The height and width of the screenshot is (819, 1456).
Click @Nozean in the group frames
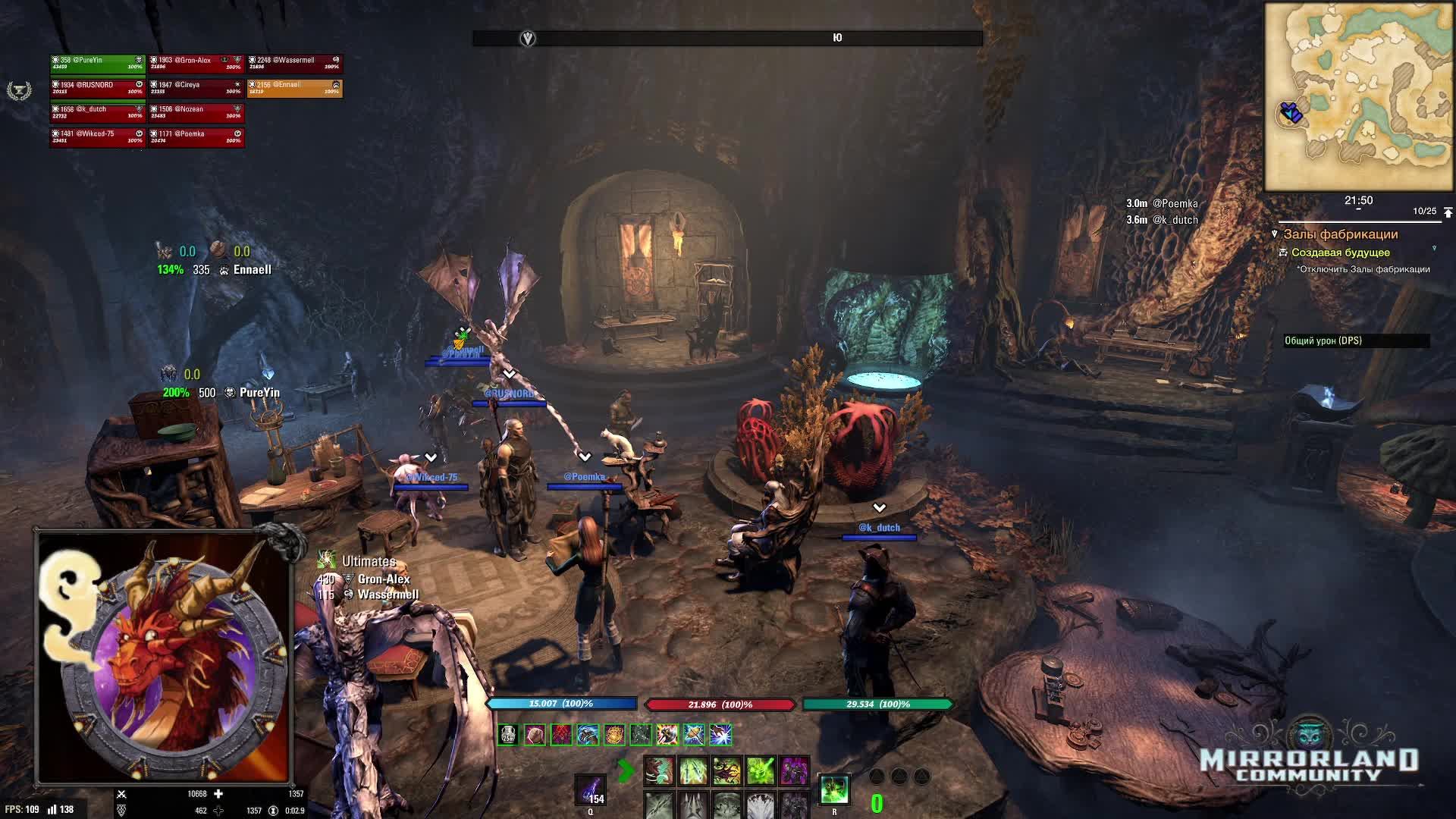196,112
